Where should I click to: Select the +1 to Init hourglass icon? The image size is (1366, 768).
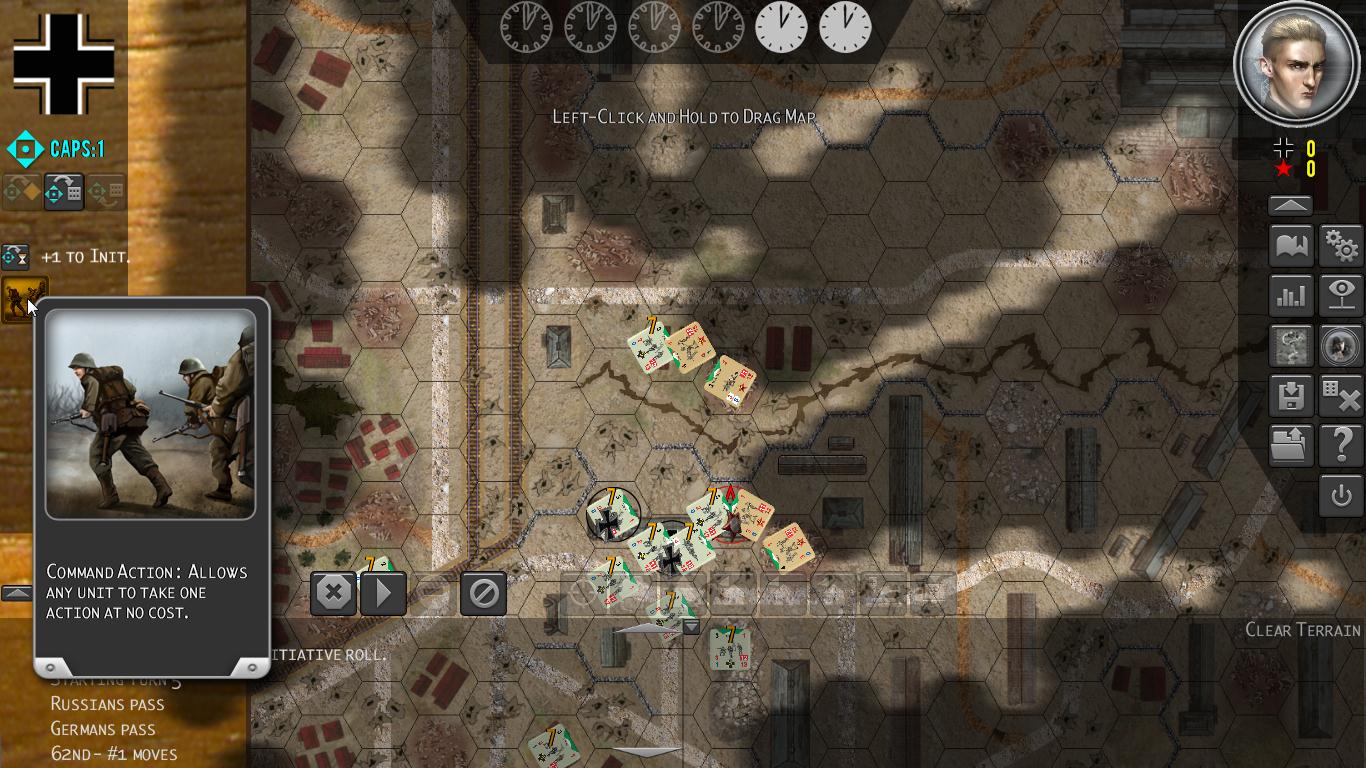pyautogui.click(x=15, y=257)
